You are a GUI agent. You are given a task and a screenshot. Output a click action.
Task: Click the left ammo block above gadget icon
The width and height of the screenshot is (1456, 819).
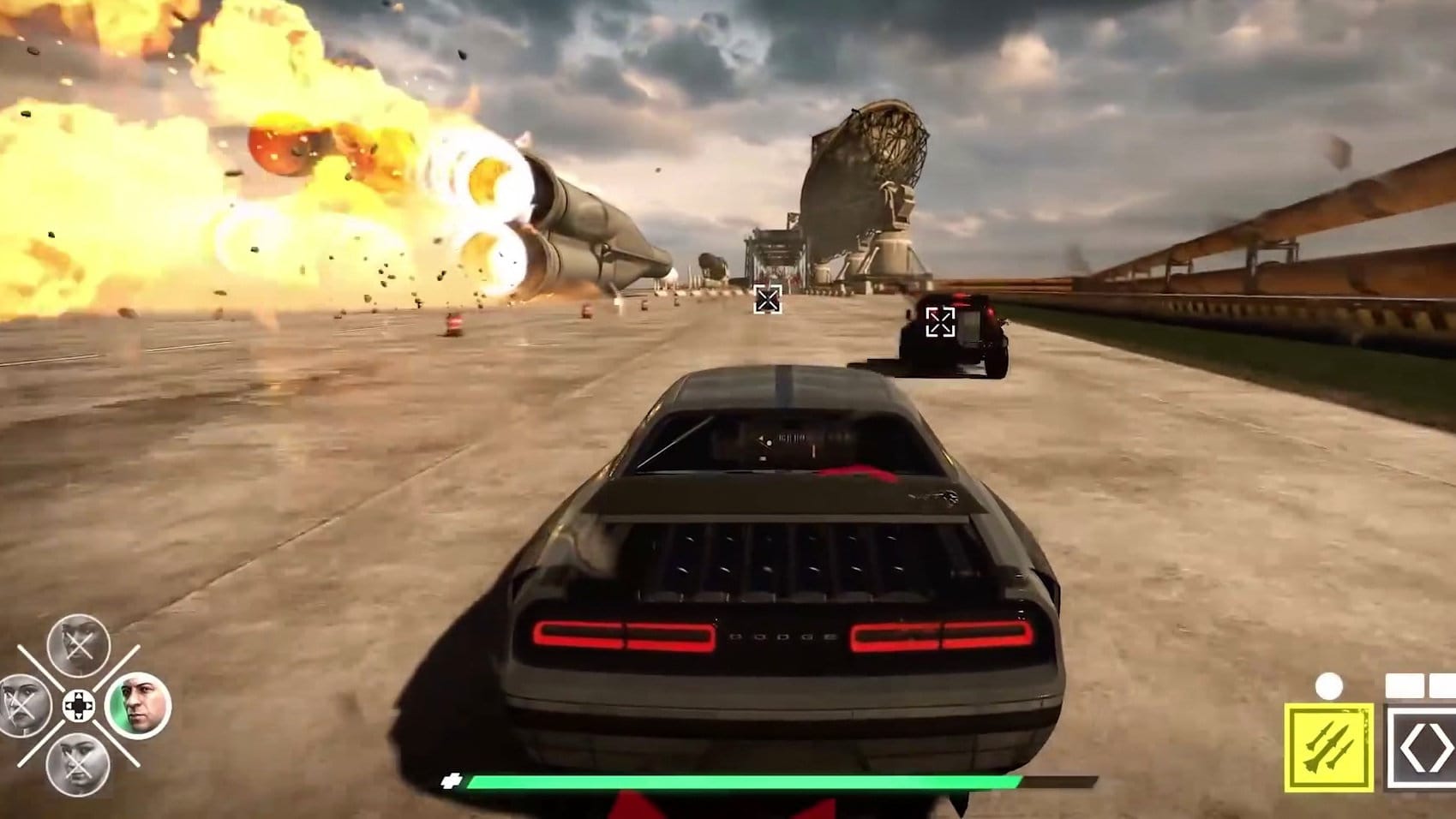1405,684
